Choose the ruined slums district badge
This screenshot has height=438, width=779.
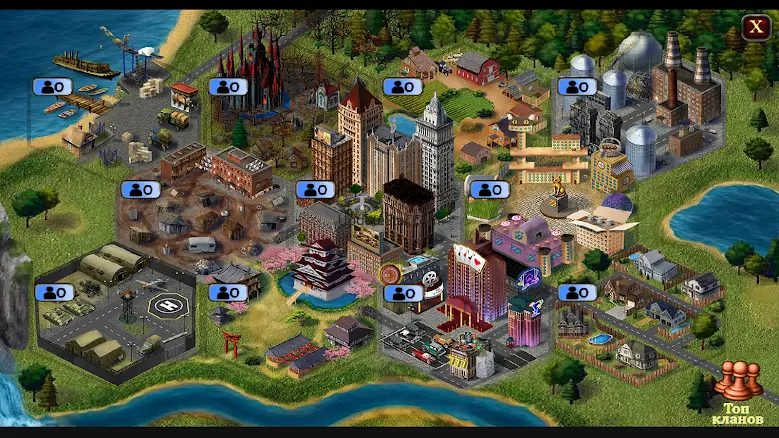[141, 189]
